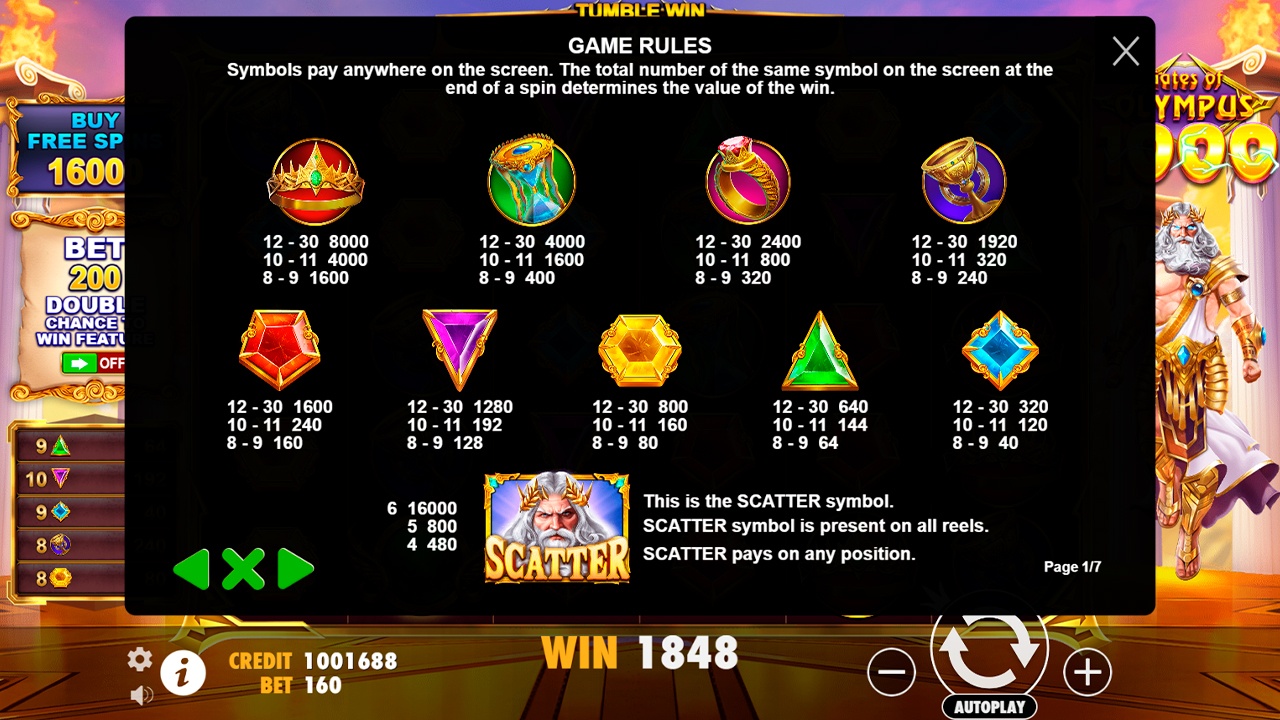Viewport: 1280px width, 720px height.
Task: Spin the reels
Action: pos(989,651)
